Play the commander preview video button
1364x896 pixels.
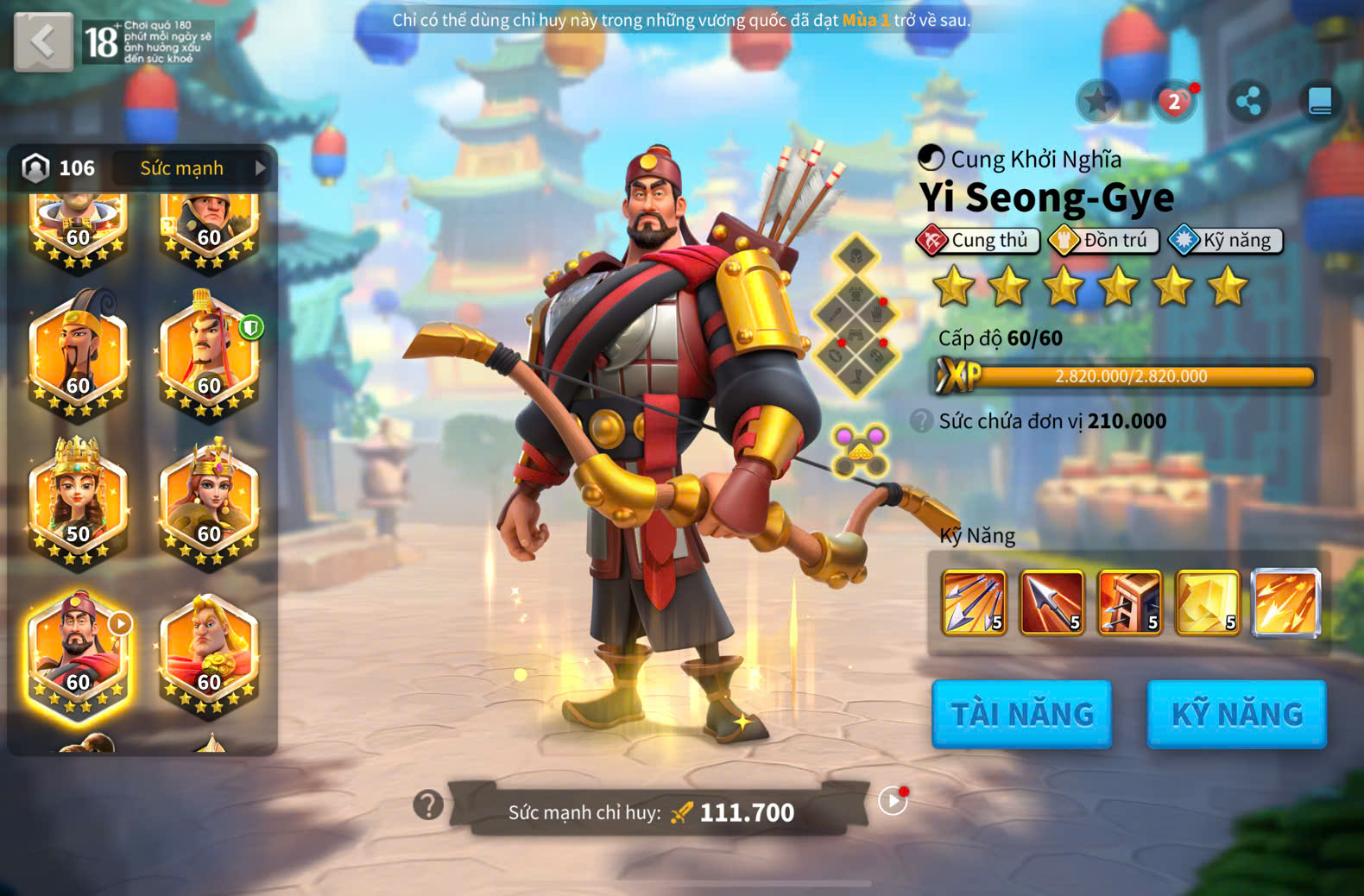pos(893,801)
